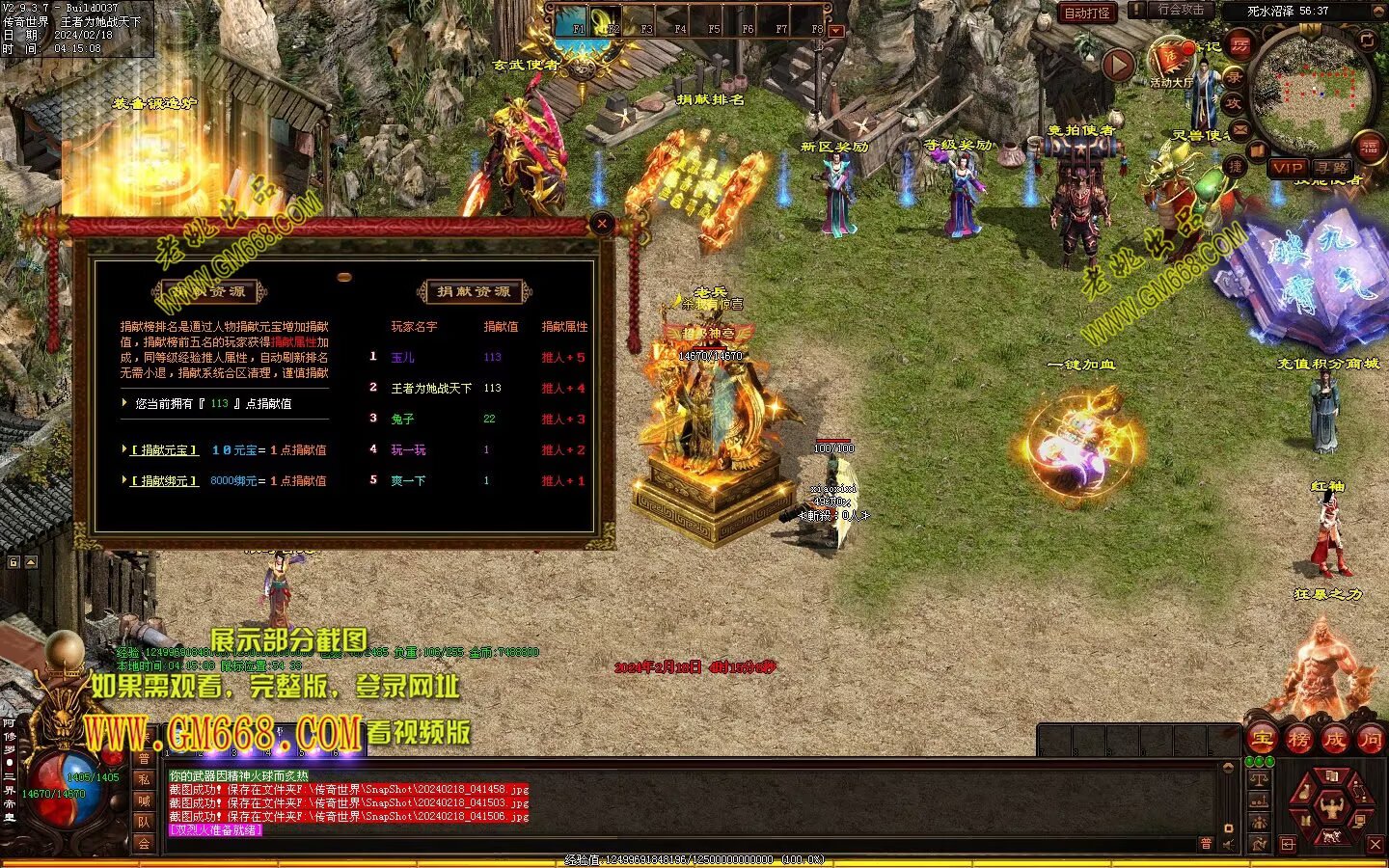Open the character figure icon in hexagon menu

[x=1333, y=804]
